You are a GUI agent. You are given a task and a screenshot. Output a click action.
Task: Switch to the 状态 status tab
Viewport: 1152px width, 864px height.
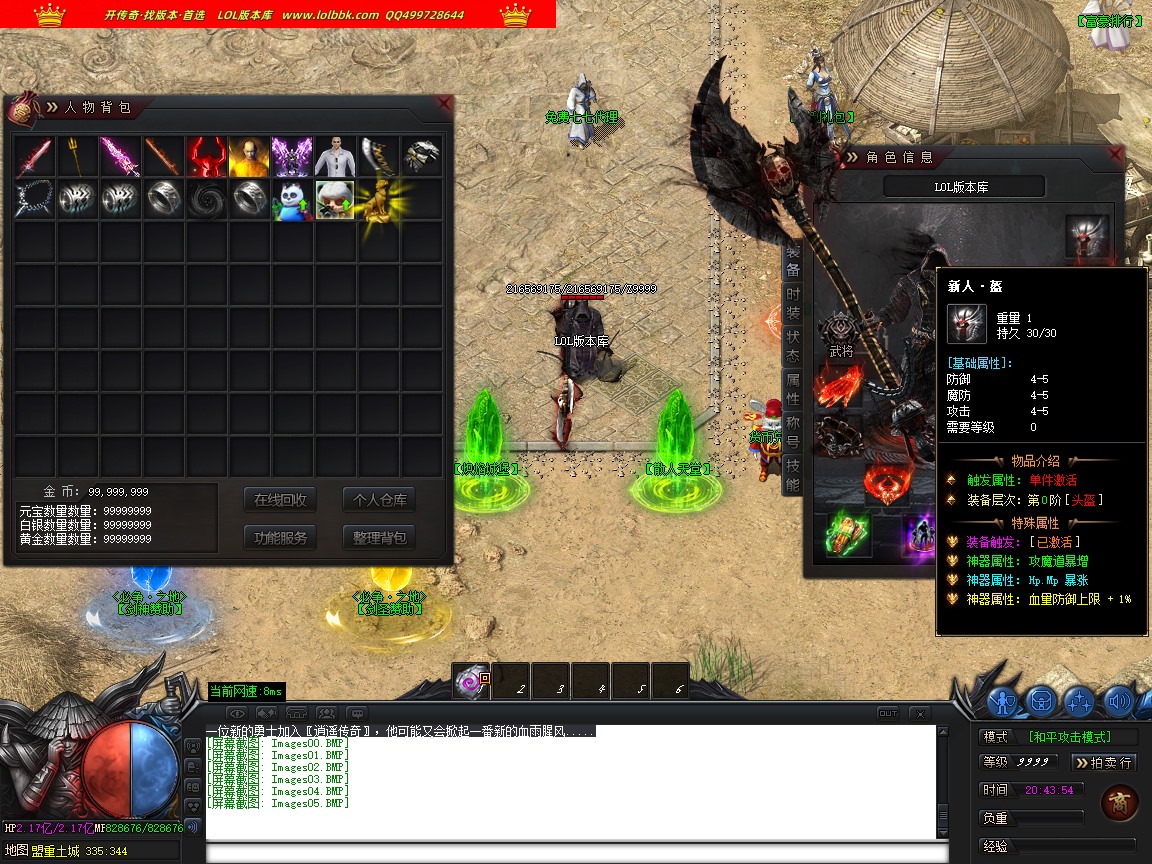pyautogui.click(x=792, y=347)
